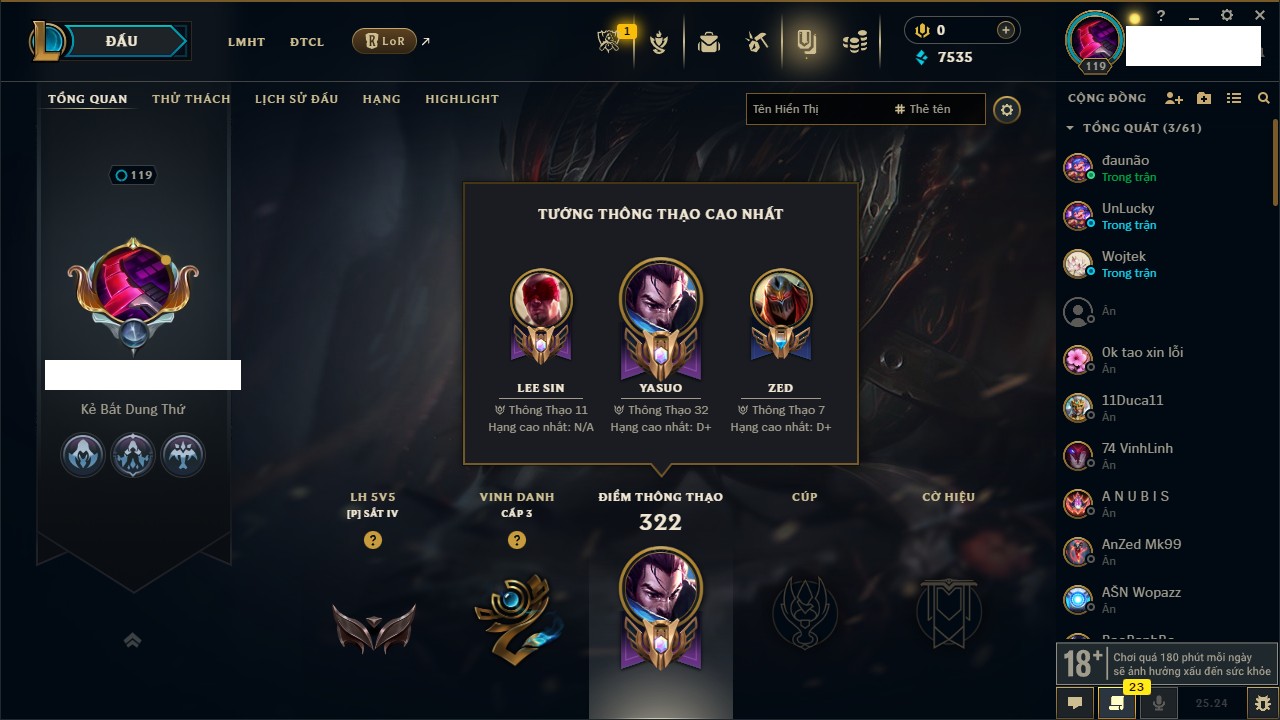Add currency with the plus button
The width and height of the screenshot is (1280, 720).
coord(1006,30)
